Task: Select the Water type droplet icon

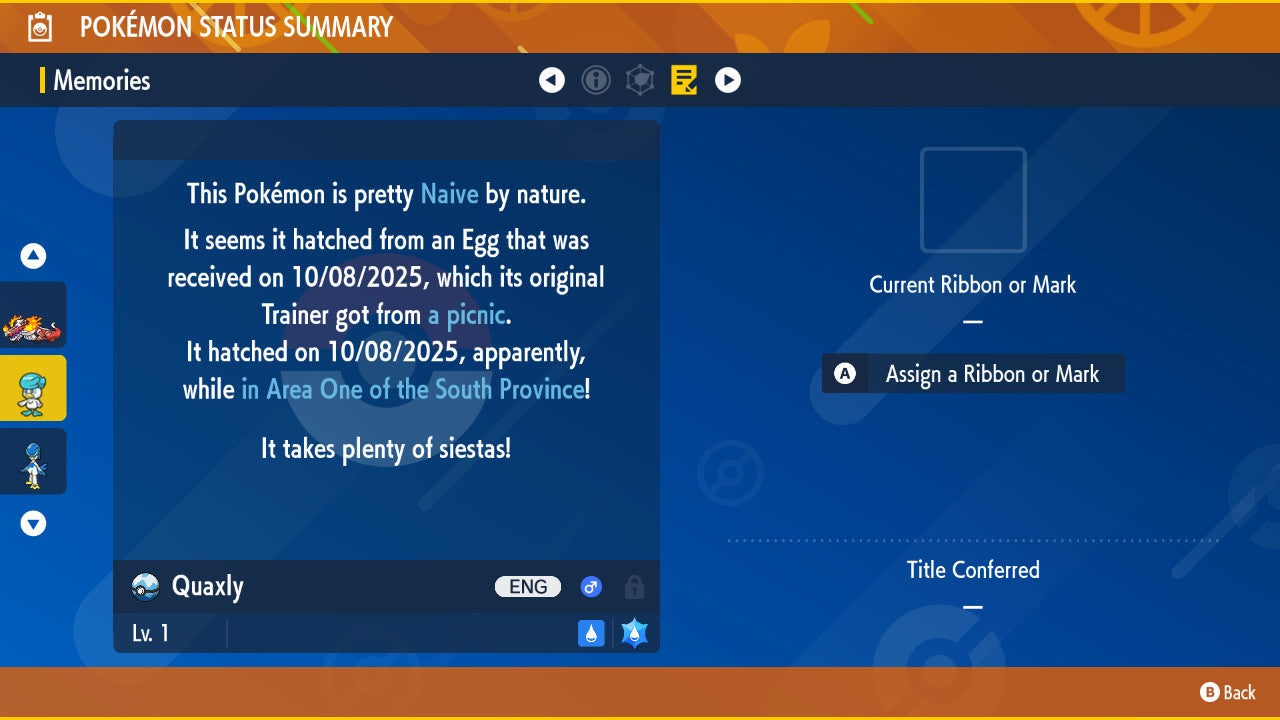Action: coord(591,633)
